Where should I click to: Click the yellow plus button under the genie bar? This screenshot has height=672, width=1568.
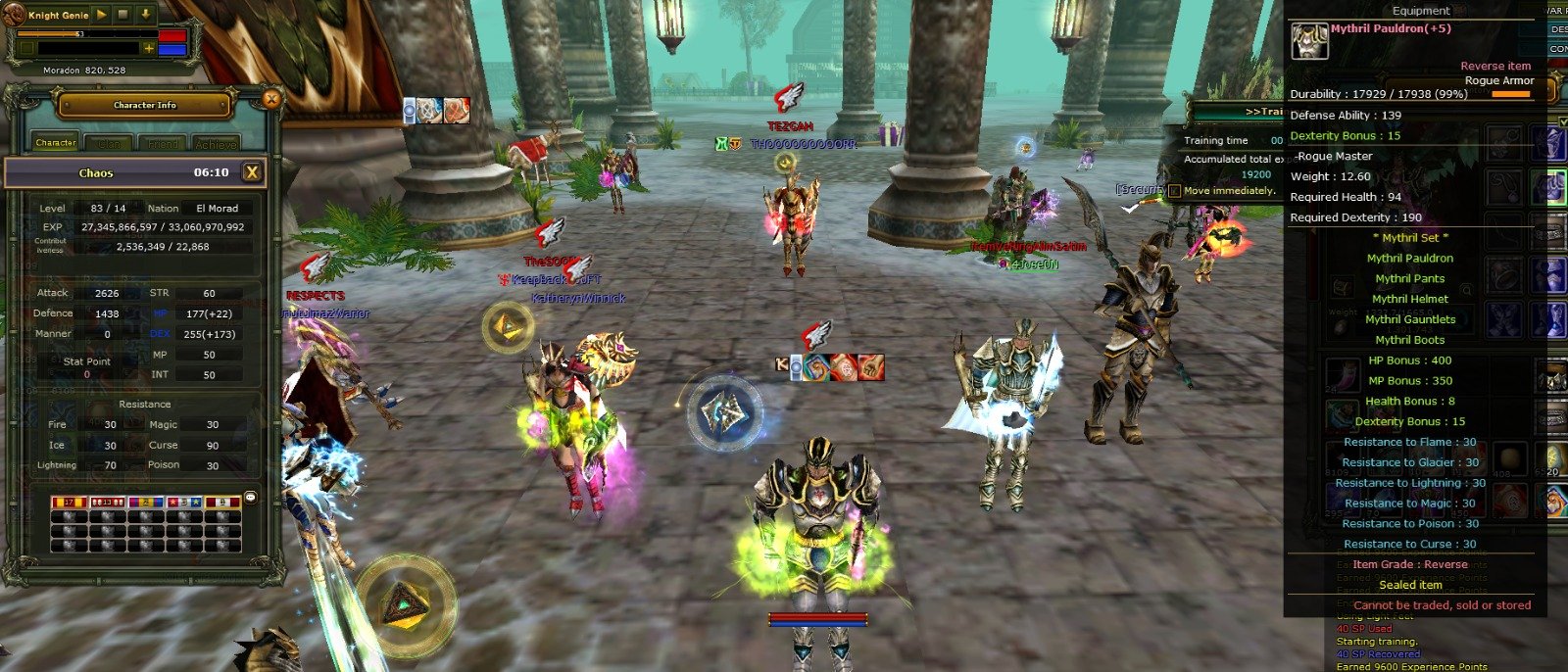[x=149, y=48]
